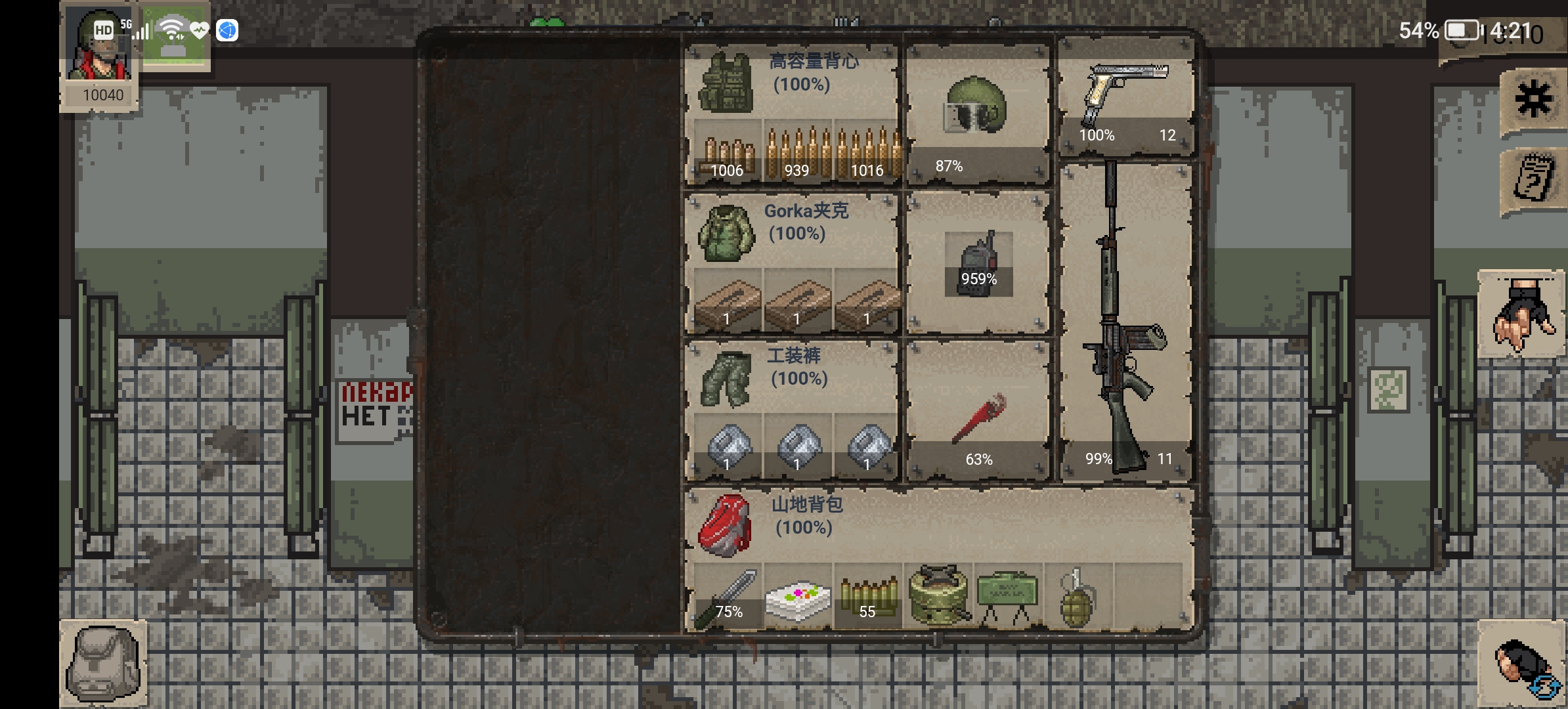Select the suppressed assault rifle slot
1568x709 pixels.
point(1124,322)
